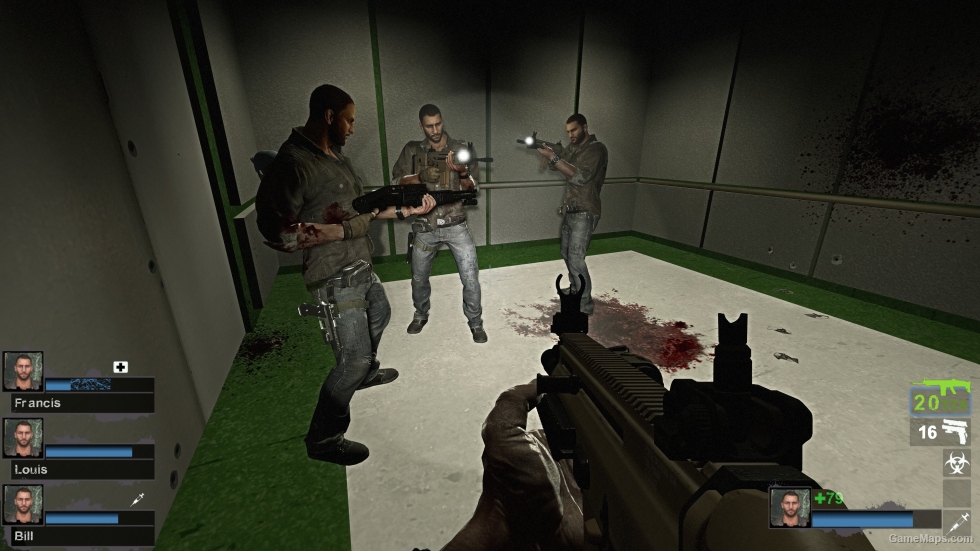Click your own survivor portrait

point(789,507)
